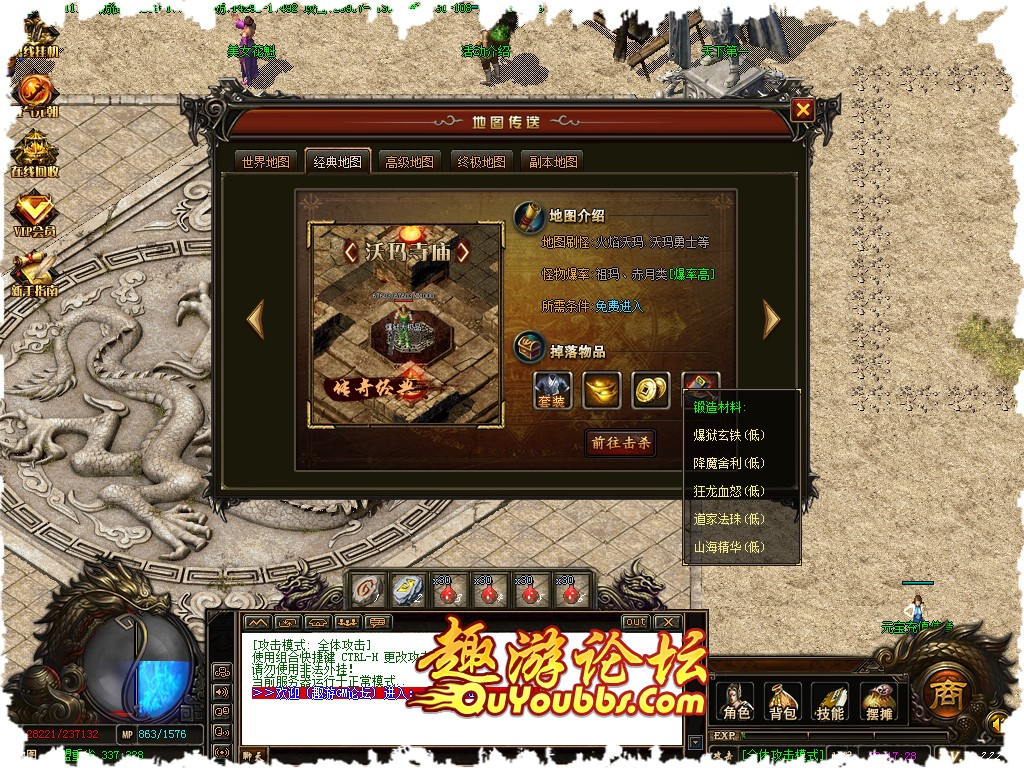The width and height of the screenshot is (1024, 768).
Task: Close the 地图传送 map teleport window
Action: (x=803, y=111)
